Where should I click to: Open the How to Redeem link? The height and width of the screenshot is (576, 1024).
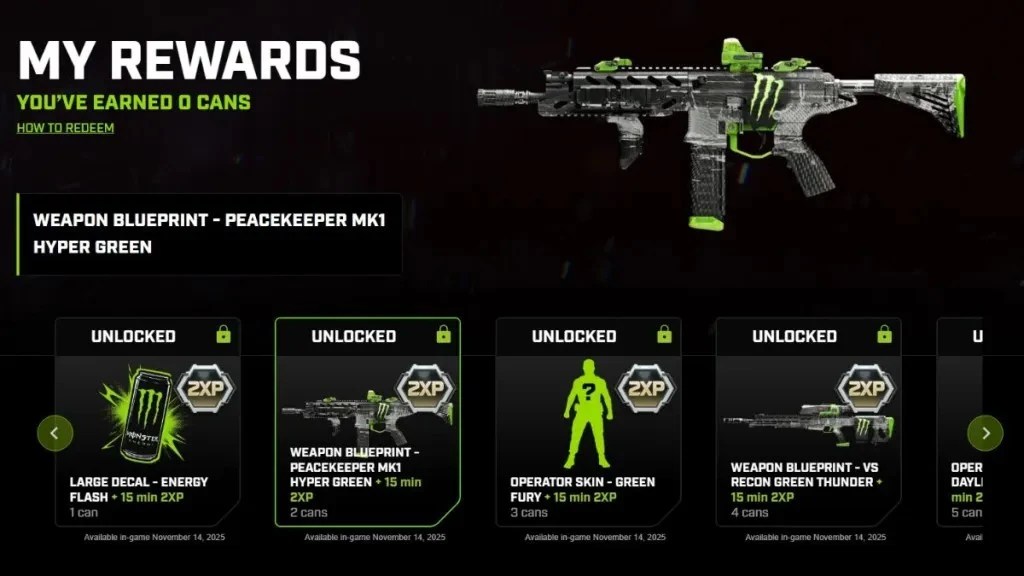click(x=65, y=128)
